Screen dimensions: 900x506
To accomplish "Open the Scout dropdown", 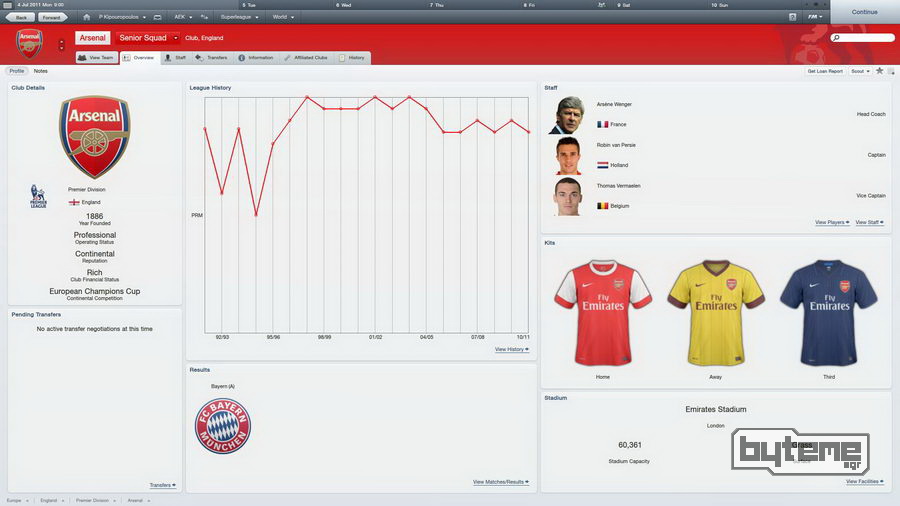I will tap(859, 71).
